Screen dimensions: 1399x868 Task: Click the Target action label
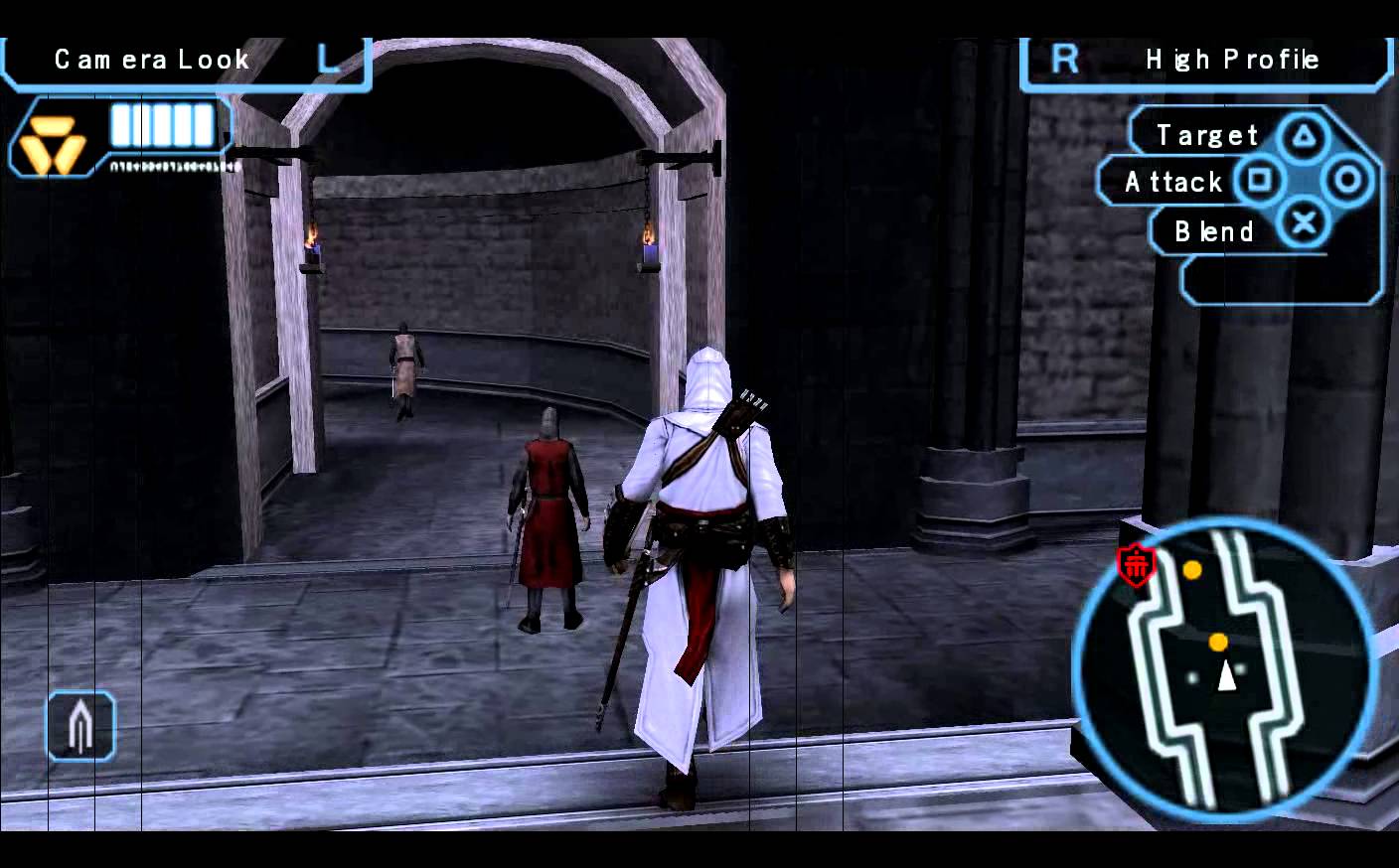[1206, 133]
